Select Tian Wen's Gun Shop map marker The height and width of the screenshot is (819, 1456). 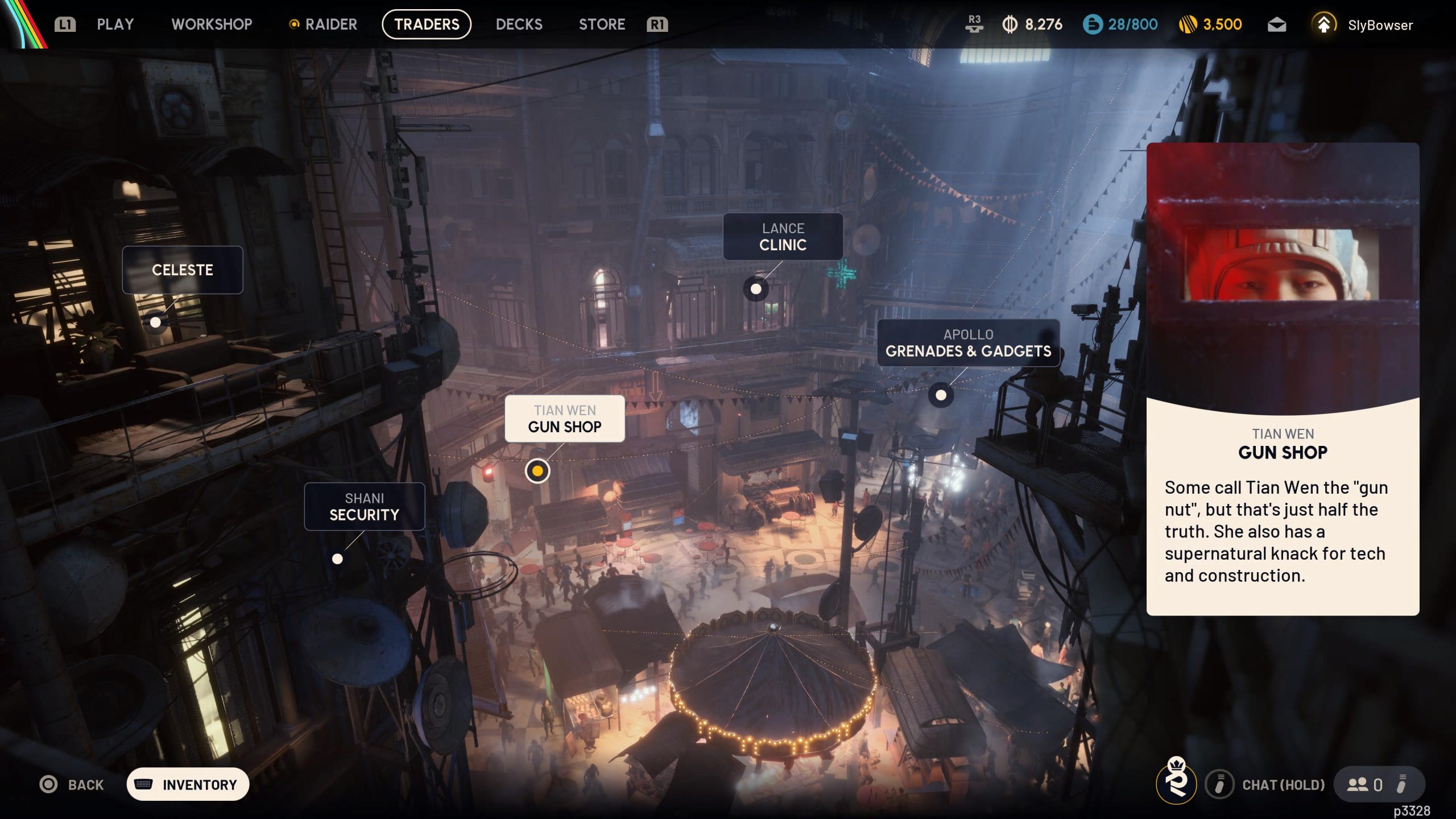[537, 470]
